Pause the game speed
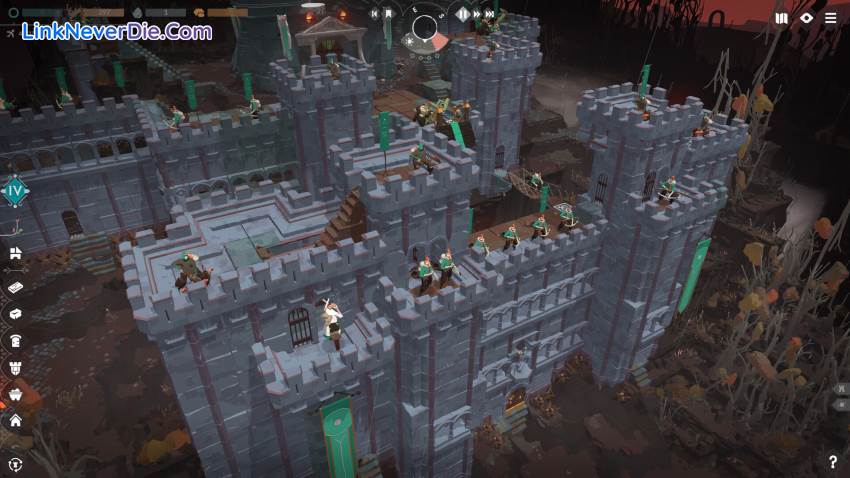 point(463,14)
